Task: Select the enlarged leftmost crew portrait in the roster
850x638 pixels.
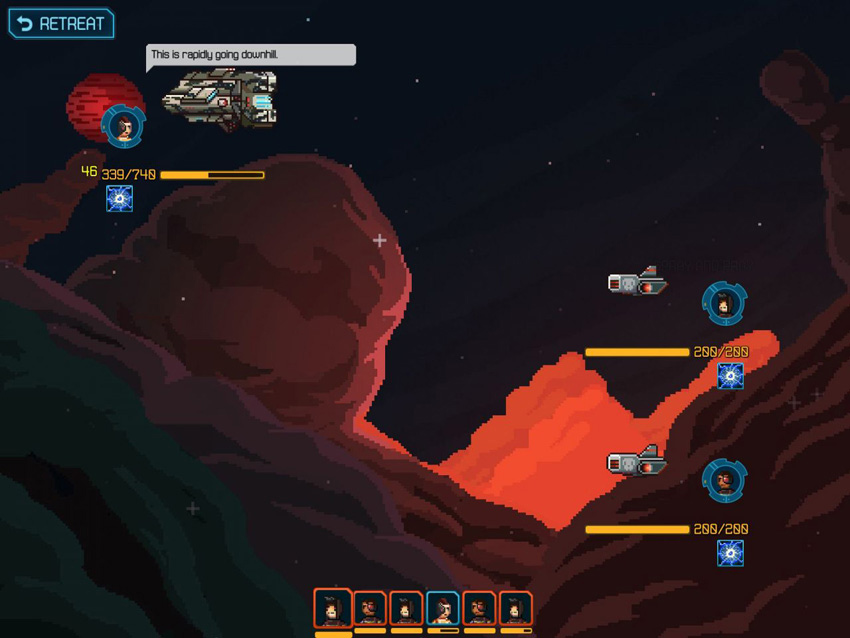Action: (333, 608)
